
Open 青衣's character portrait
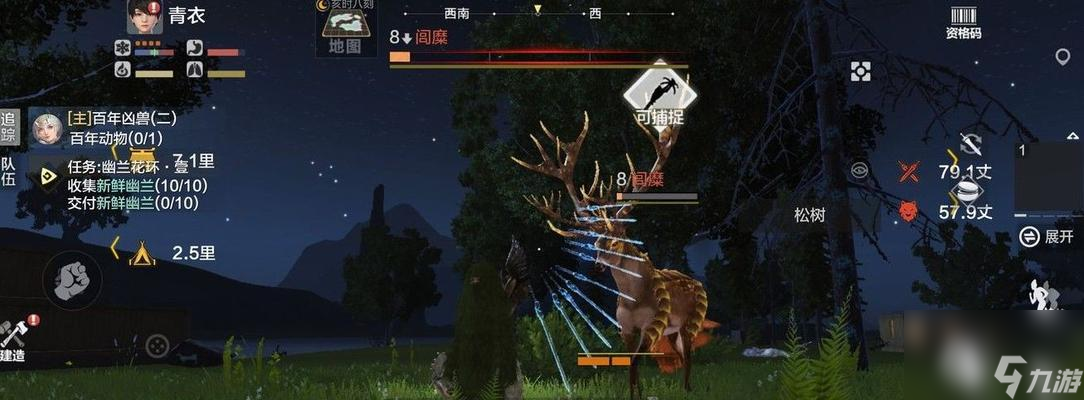pyautogui.click(x=145, y=17)
